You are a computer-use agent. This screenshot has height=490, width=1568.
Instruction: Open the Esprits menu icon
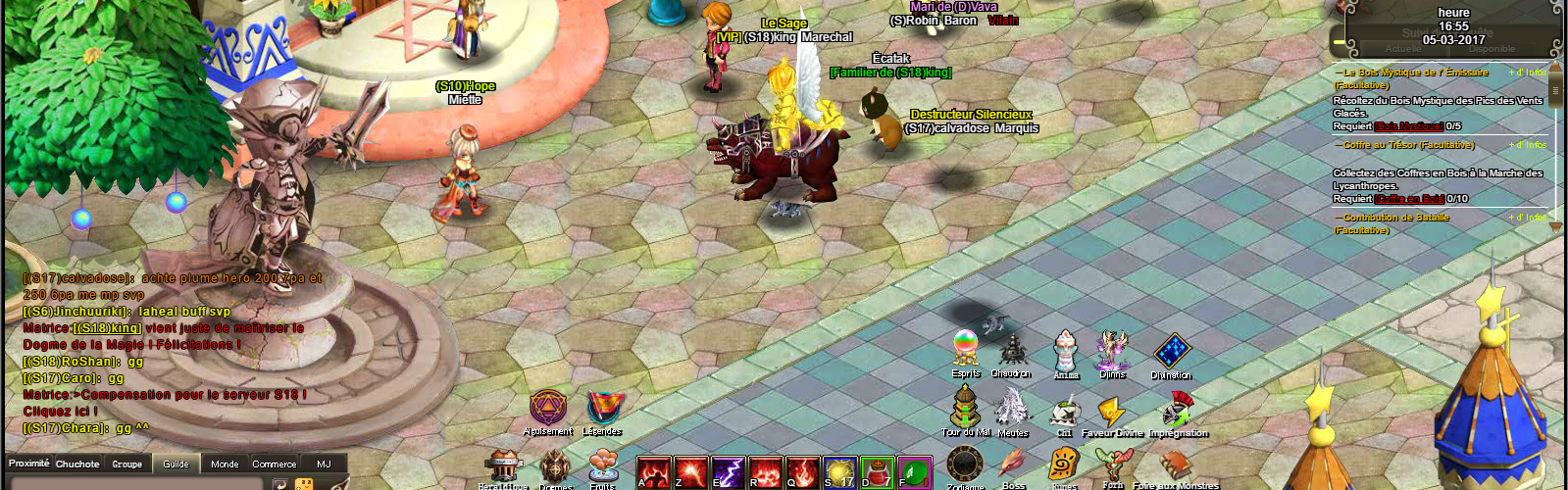(965, 349)
